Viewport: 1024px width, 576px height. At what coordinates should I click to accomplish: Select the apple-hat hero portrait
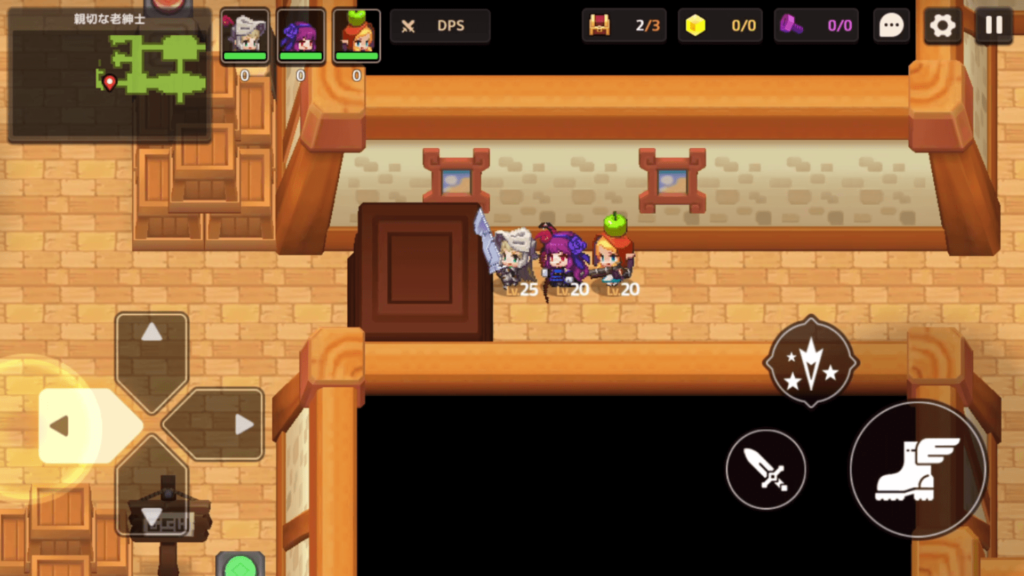[356, 36]
